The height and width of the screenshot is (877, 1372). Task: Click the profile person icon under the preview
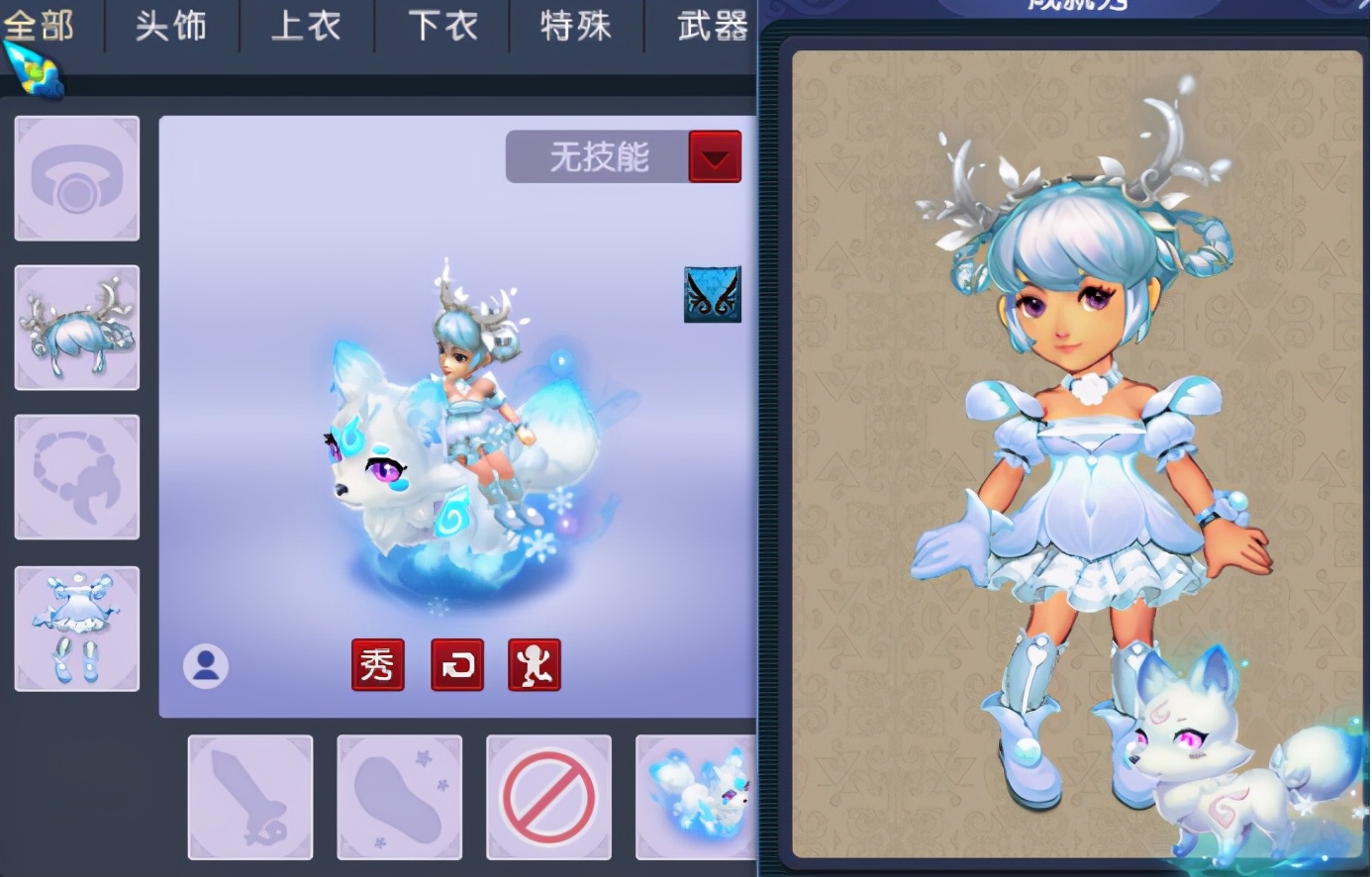pos(206,667)
